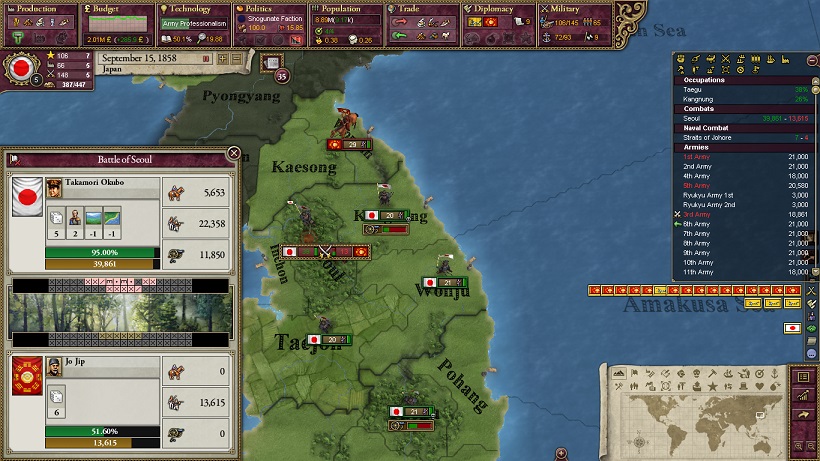Open the message log with 35 notifications
The height and width of the screenshot is (461, 820).
tap(272, 64)
